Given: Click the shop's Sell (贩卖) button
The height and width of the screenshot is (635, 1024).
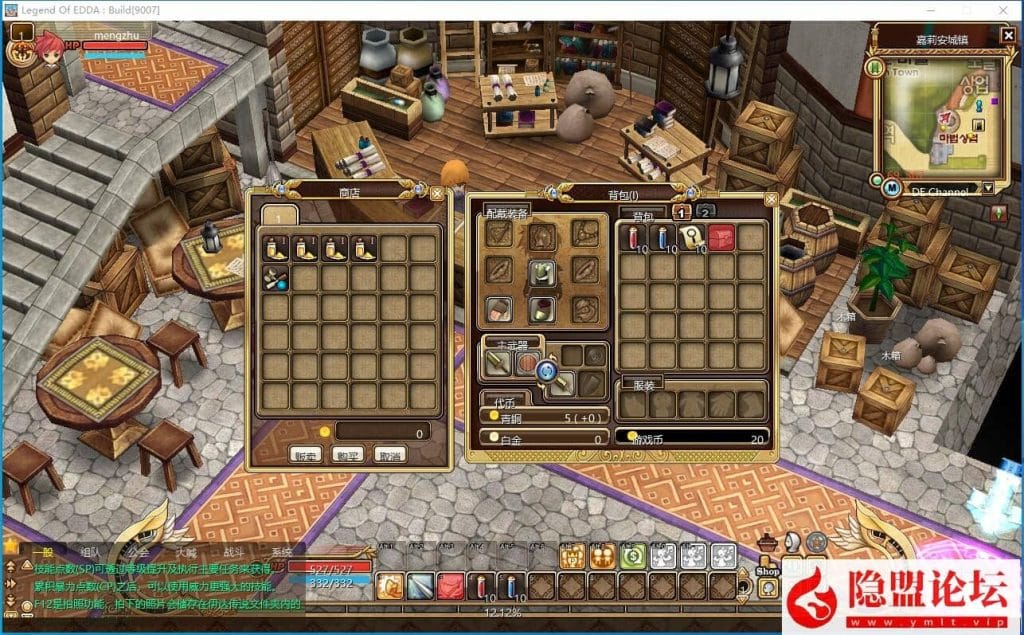Looking at the screenshot, I should (x=305, y=454).
